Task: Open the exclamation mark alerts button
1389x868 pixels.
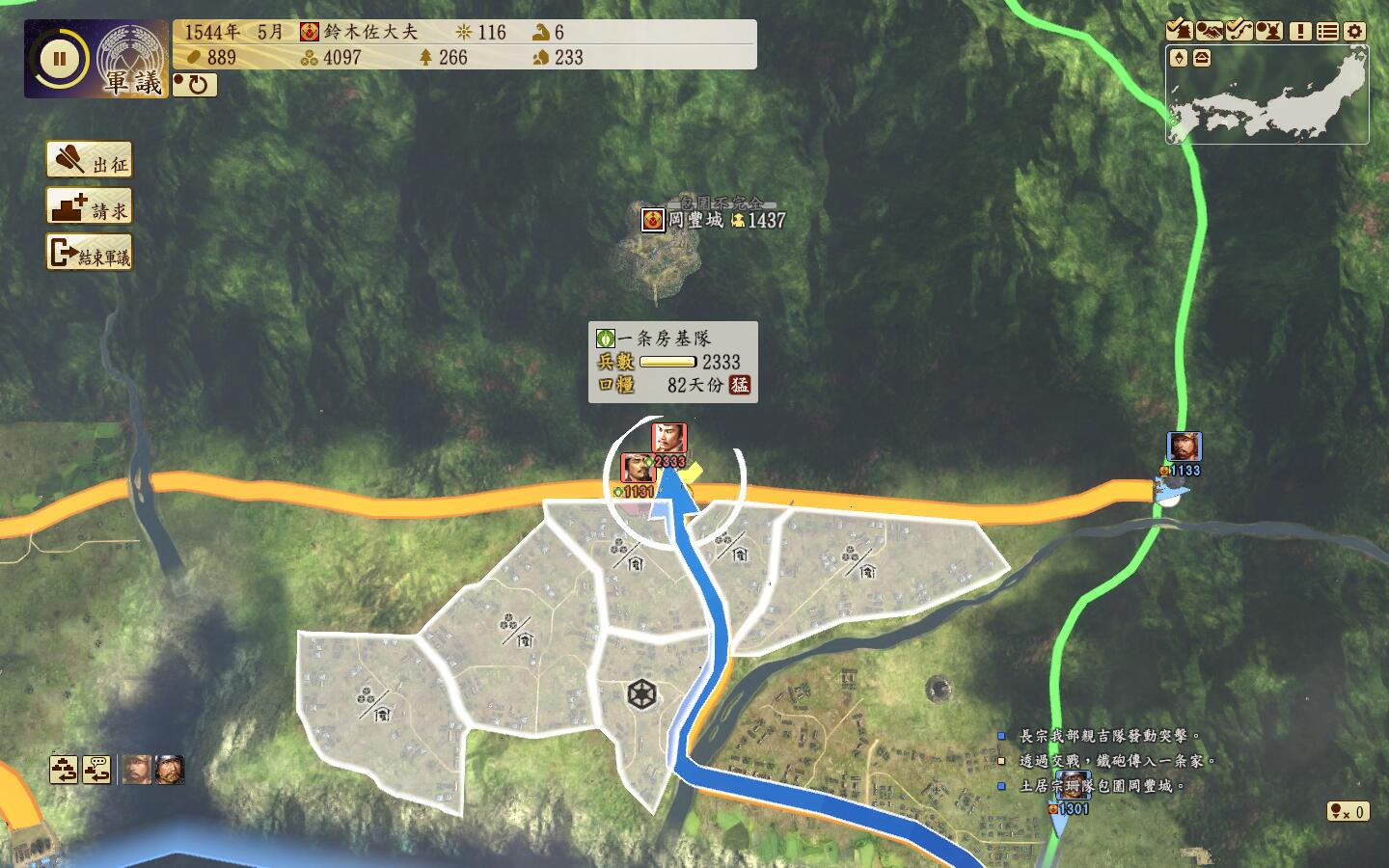Action: pos(1299,31)
